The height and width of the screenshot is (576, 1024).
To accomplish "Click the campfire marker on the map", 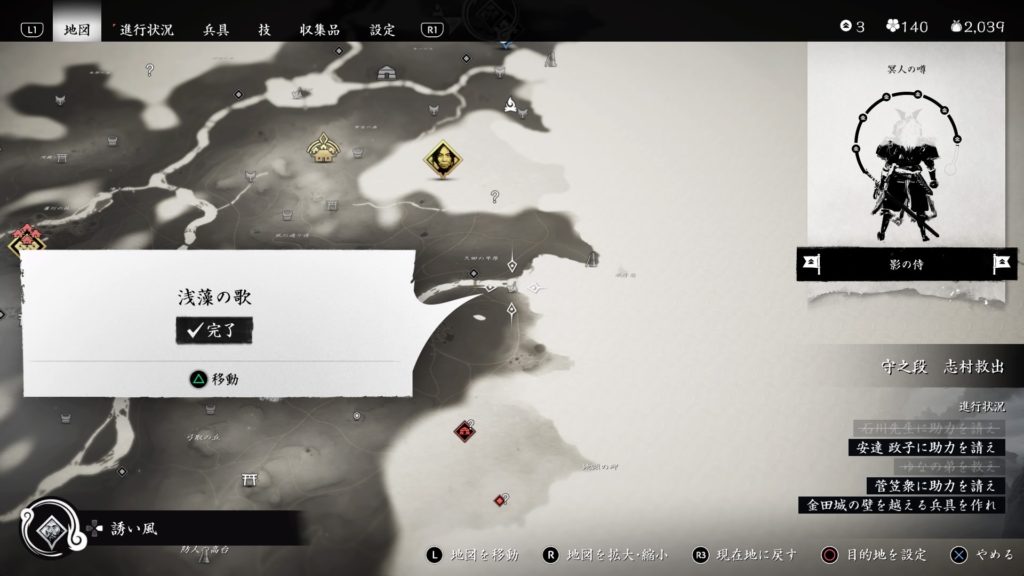I will point(512,104).
